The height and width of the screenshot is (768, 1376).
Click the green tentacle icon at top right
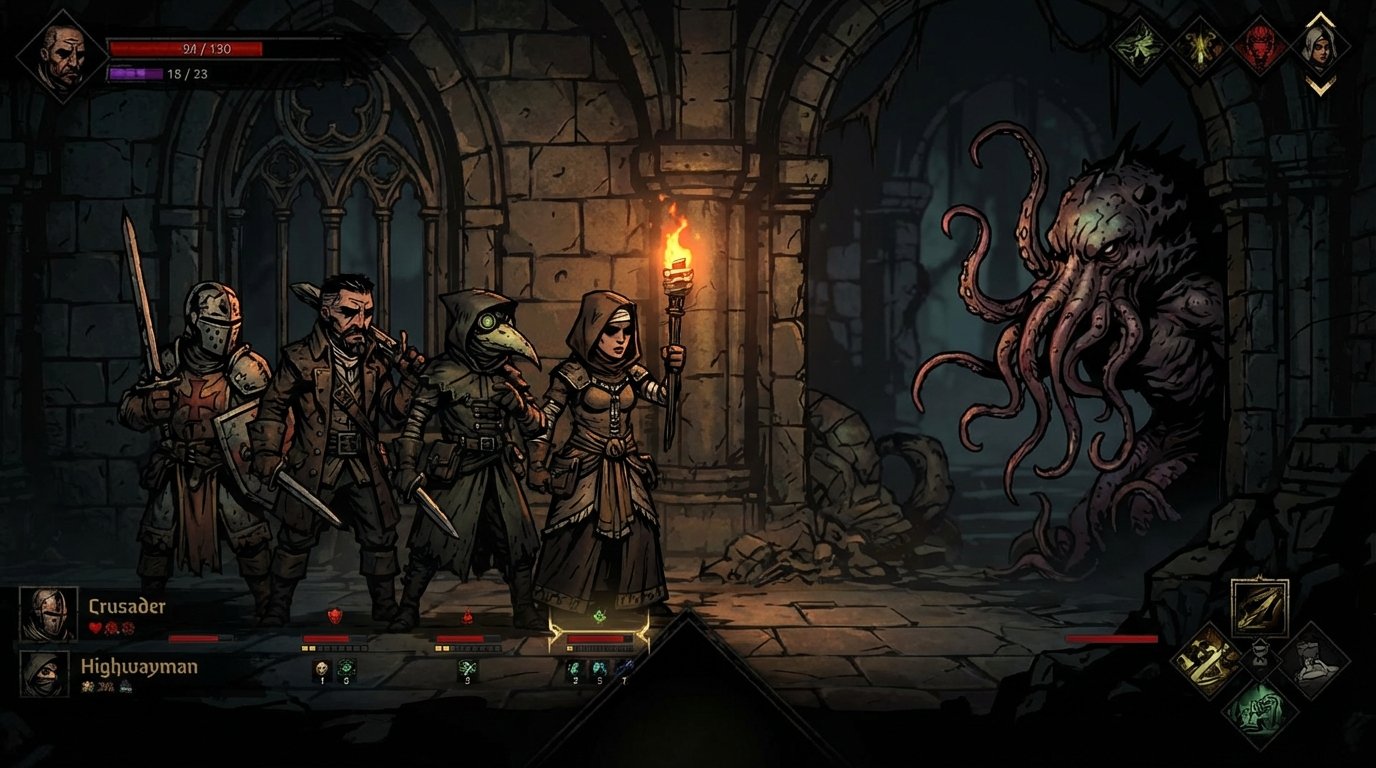pyautogui.click(x=1138, y=46)
